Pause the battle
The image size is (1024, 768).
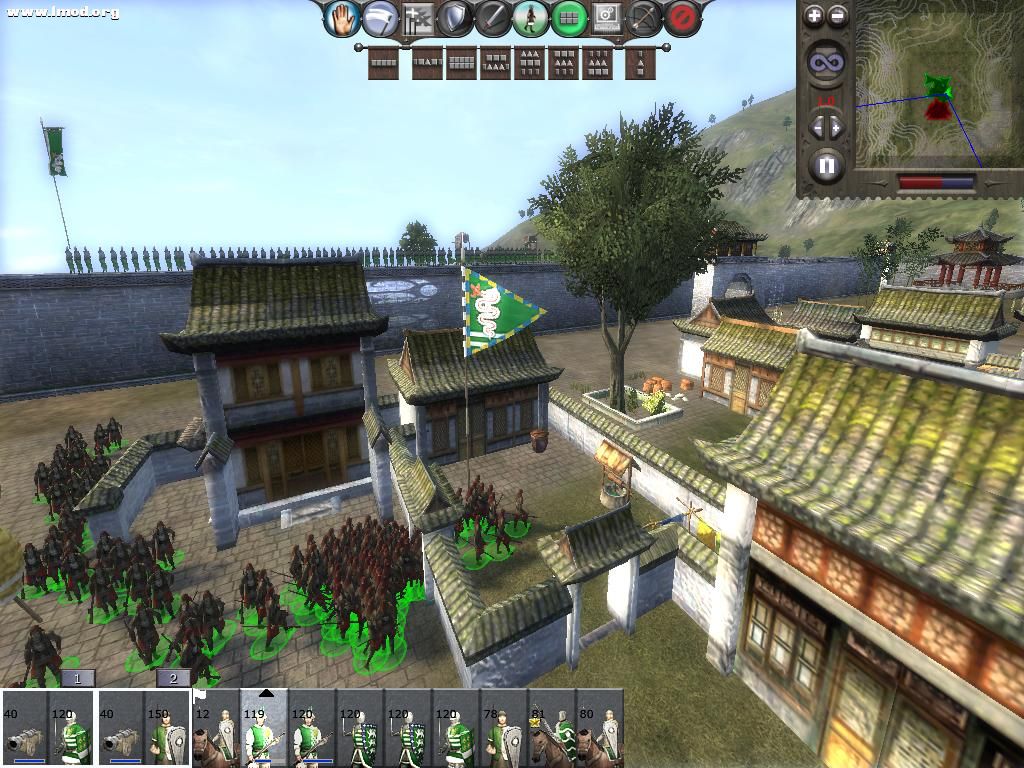click(x=826, y=165)
